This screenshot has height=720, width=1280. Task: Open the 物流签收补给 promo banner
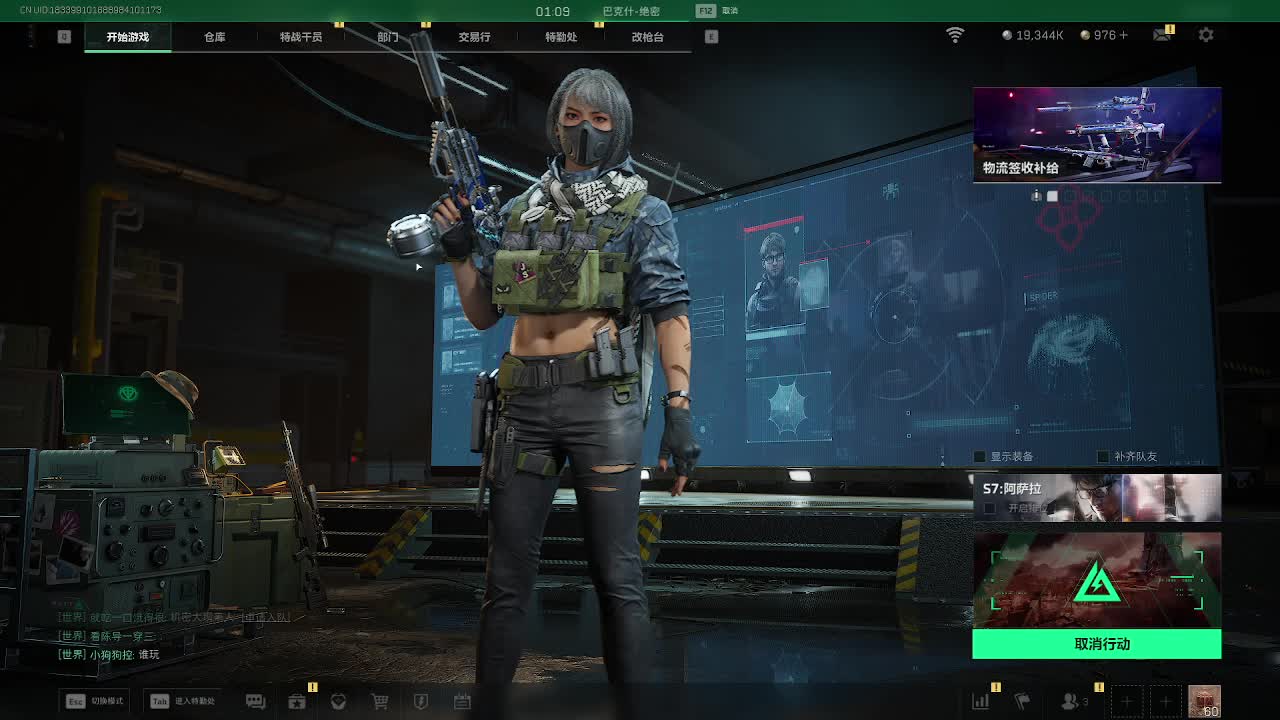tap(1097, 135)
